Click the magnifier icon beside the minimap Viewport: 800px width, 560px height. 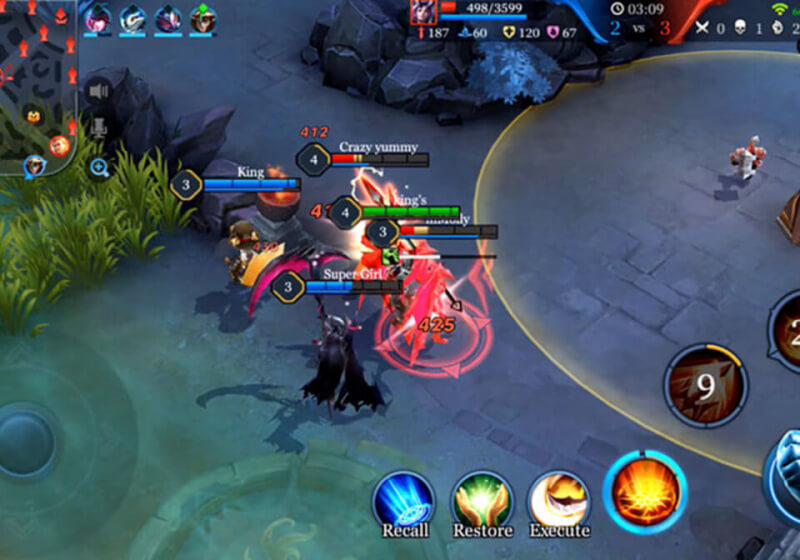click(99, 167)
